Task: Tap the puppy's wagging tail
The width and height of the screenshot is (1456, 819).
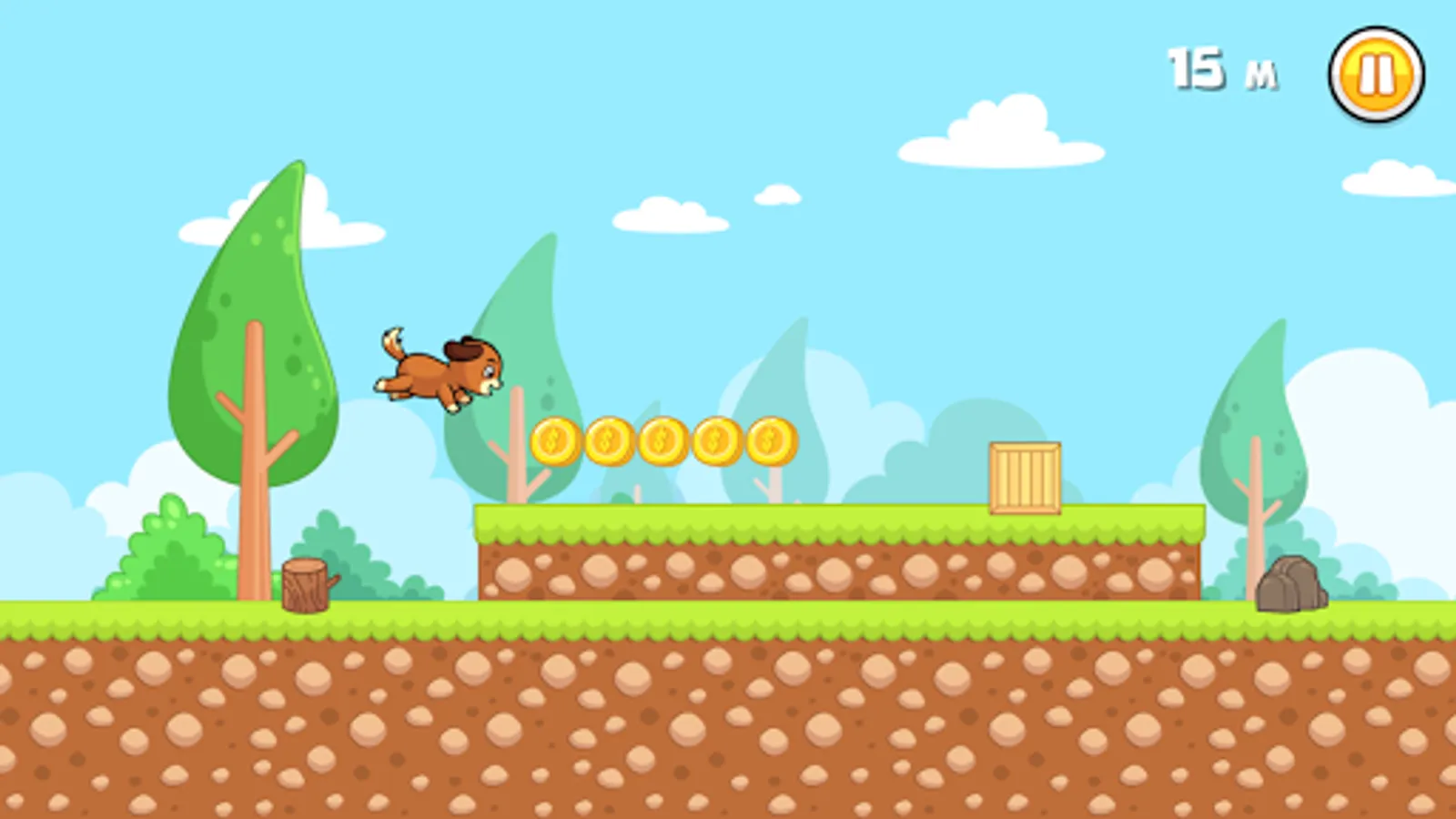Action: [389, 339]
